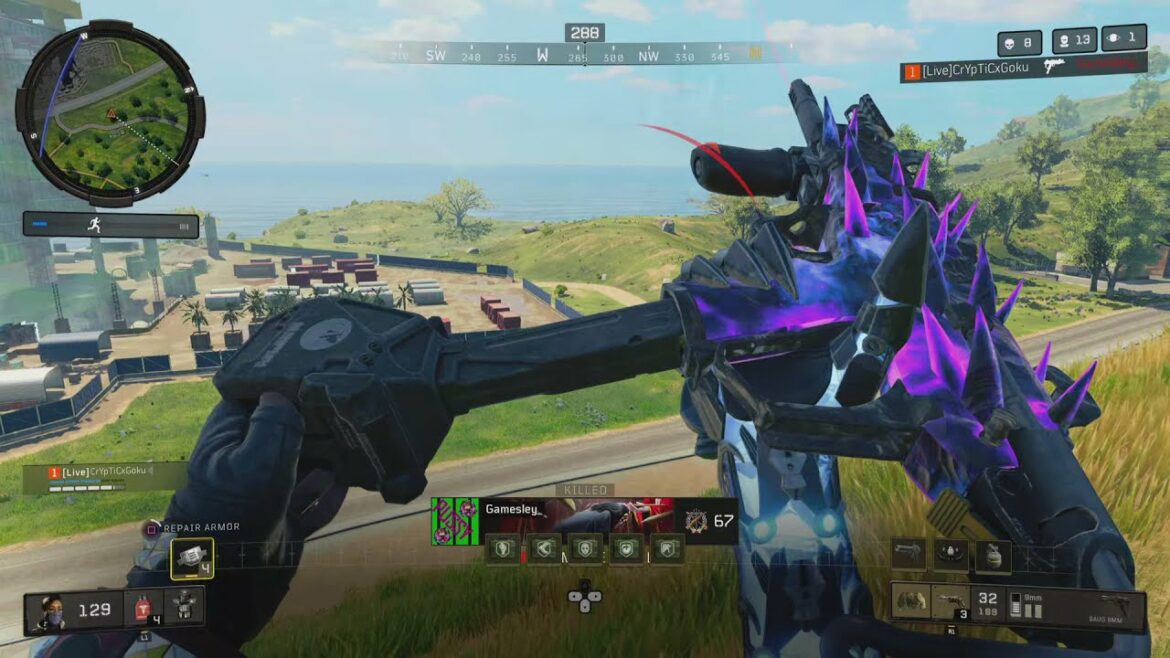Click the Gamesley killed player card
Viewport: 1170px width, 658px height.
584,520
